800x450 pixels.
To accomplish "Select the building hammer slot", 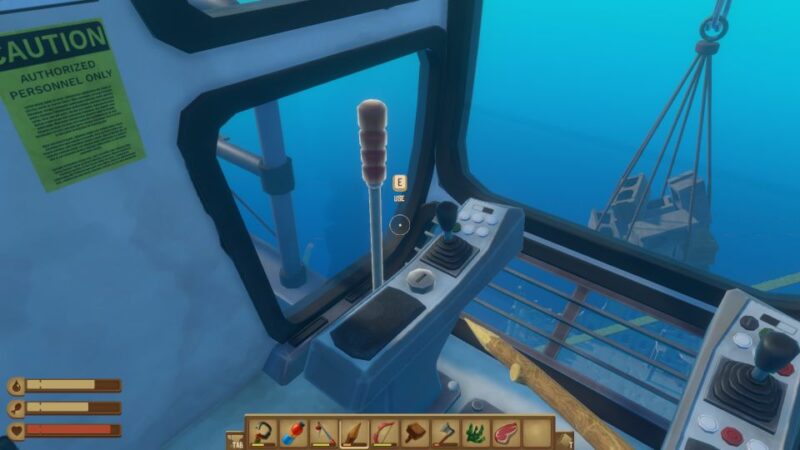I will tap(415, 433).
